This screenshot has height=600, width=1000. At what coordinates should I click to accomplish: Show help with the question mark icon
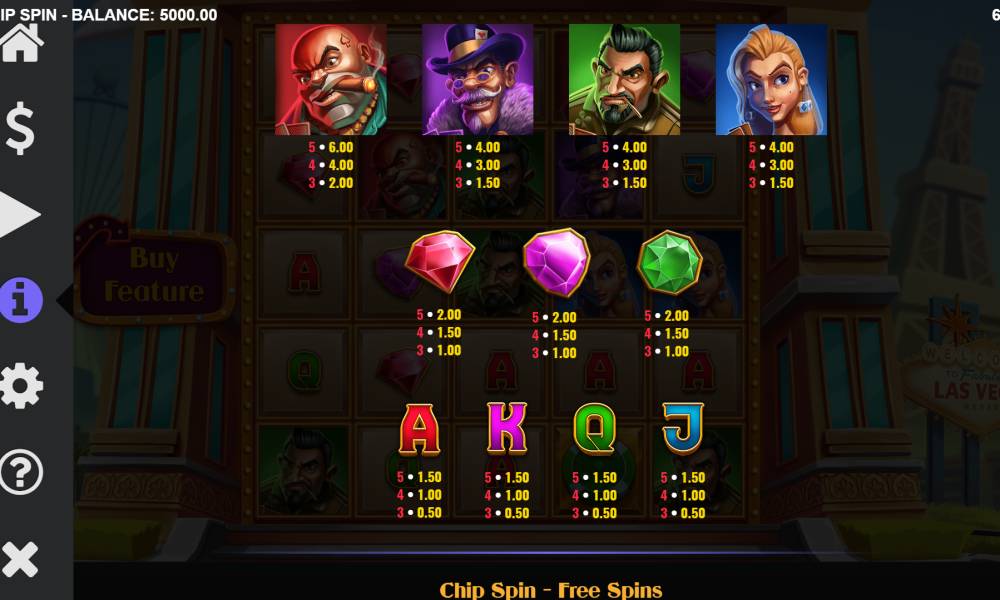pos(21,472)
